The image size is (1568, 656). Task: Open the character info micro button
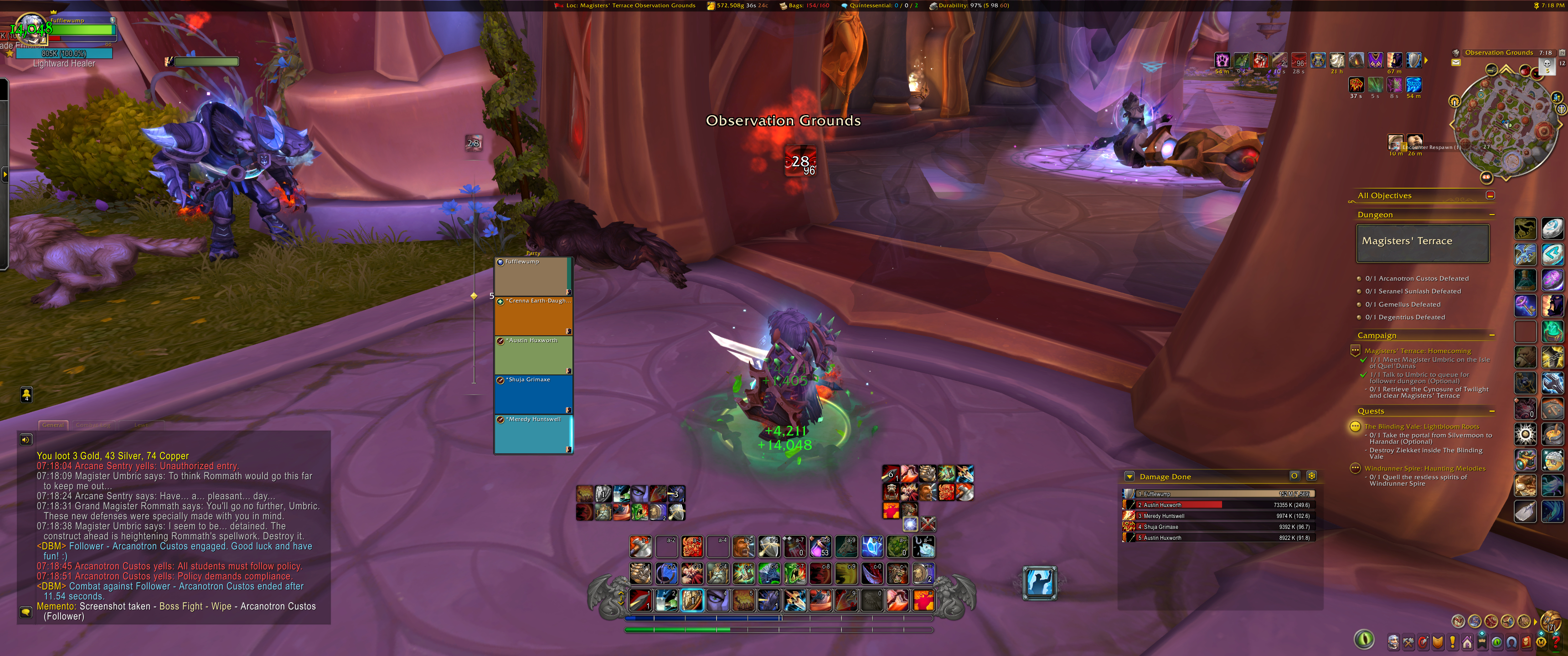point(1393,641)
